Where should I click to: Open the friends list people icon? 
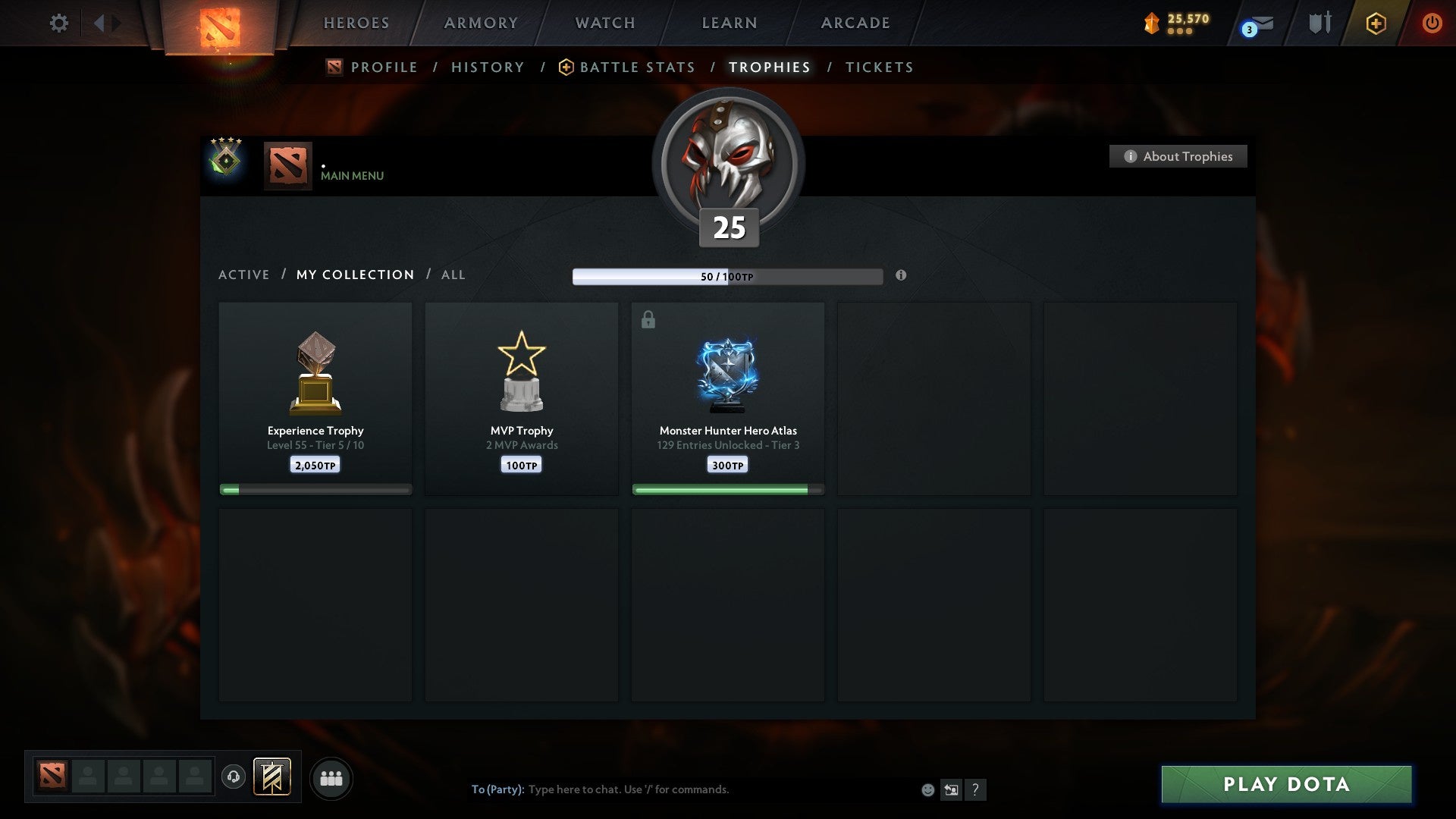tap(331, 777)
